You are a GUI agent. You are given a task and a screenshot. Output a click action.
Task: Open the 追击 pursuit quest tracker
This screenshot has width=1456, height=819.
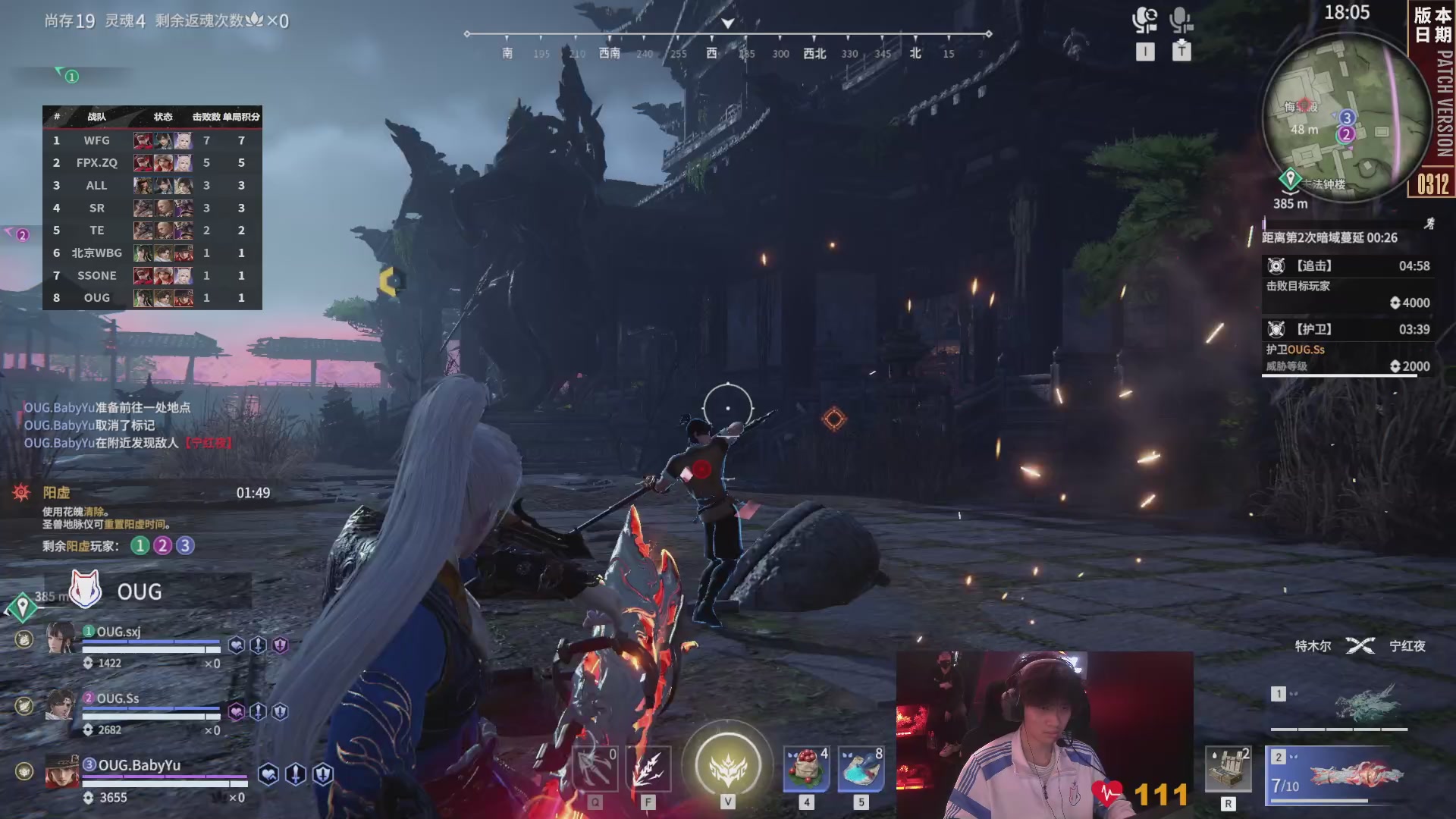1346,284
